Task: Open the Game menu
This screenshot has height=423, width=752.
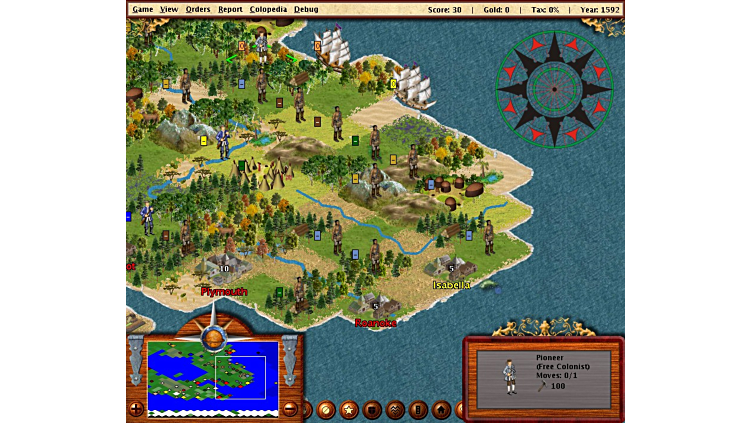Action: tap(143, 9)
